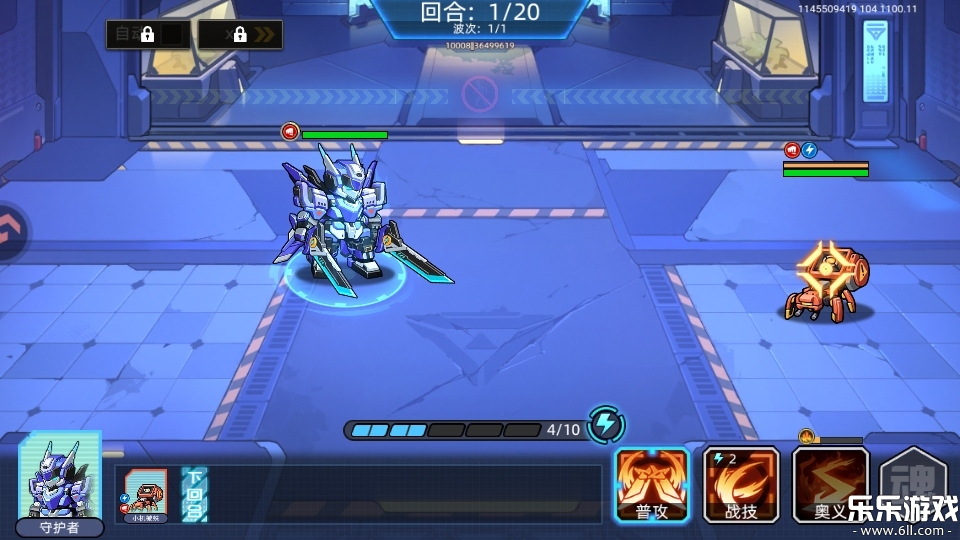Tap the lightning energy icon
This screenshot has width=960, height=540.
click(605, 425)
